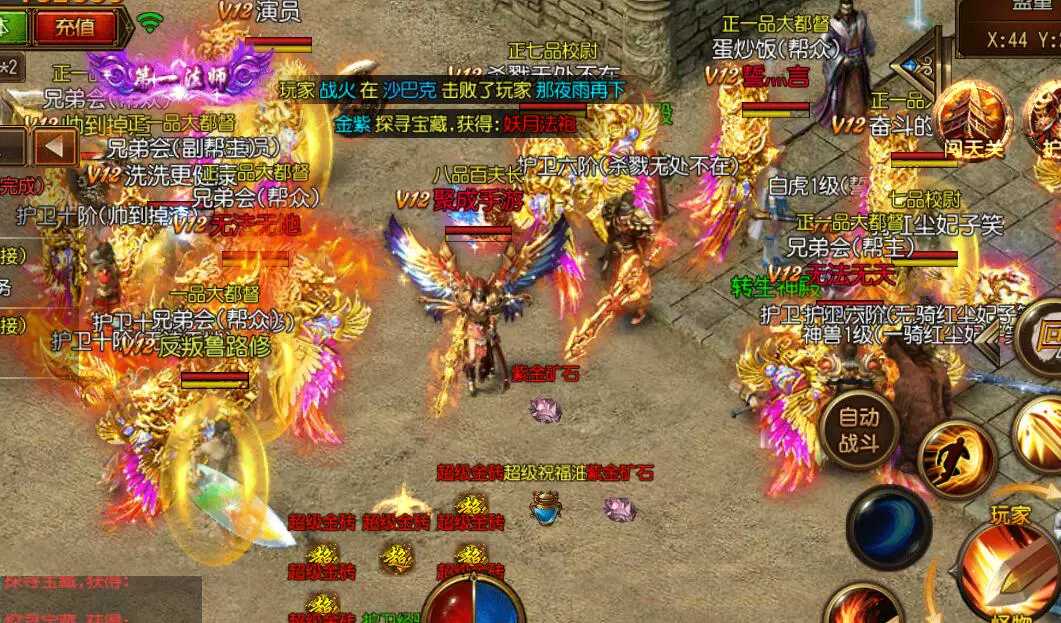This screenshot has width=1061, height=623.
Task: Open the 充值 recharge shop
Action: coord(75,27)
